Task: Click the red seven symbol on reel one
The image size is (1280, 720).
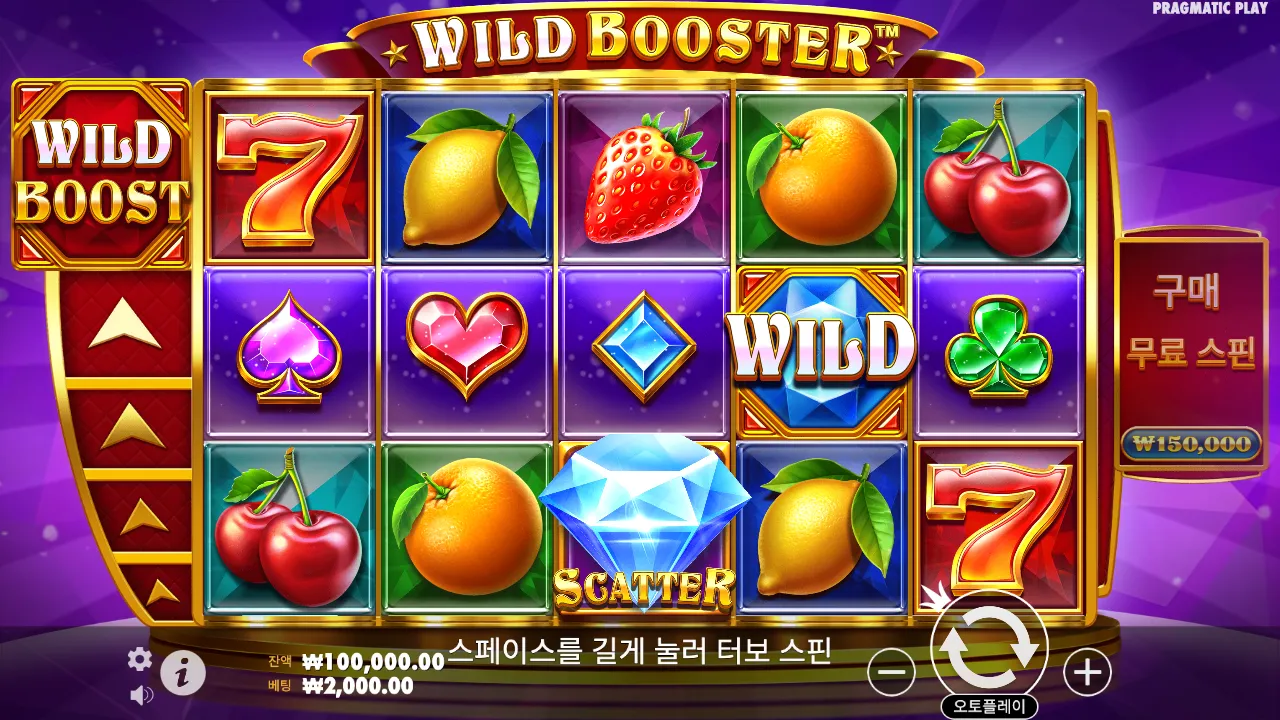Action: point(290,170)
